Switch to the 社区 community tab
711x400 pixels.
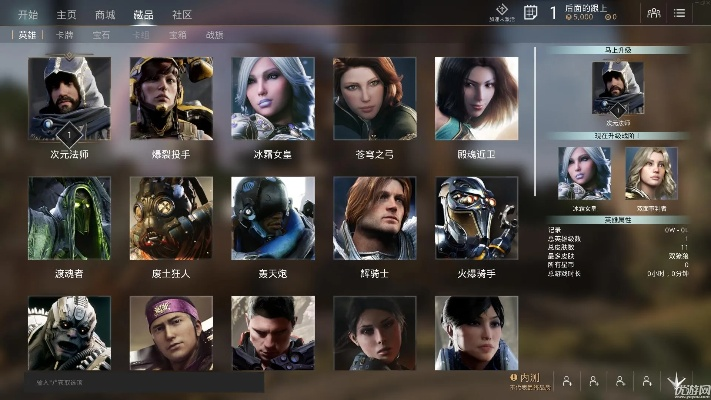[182, 14]
